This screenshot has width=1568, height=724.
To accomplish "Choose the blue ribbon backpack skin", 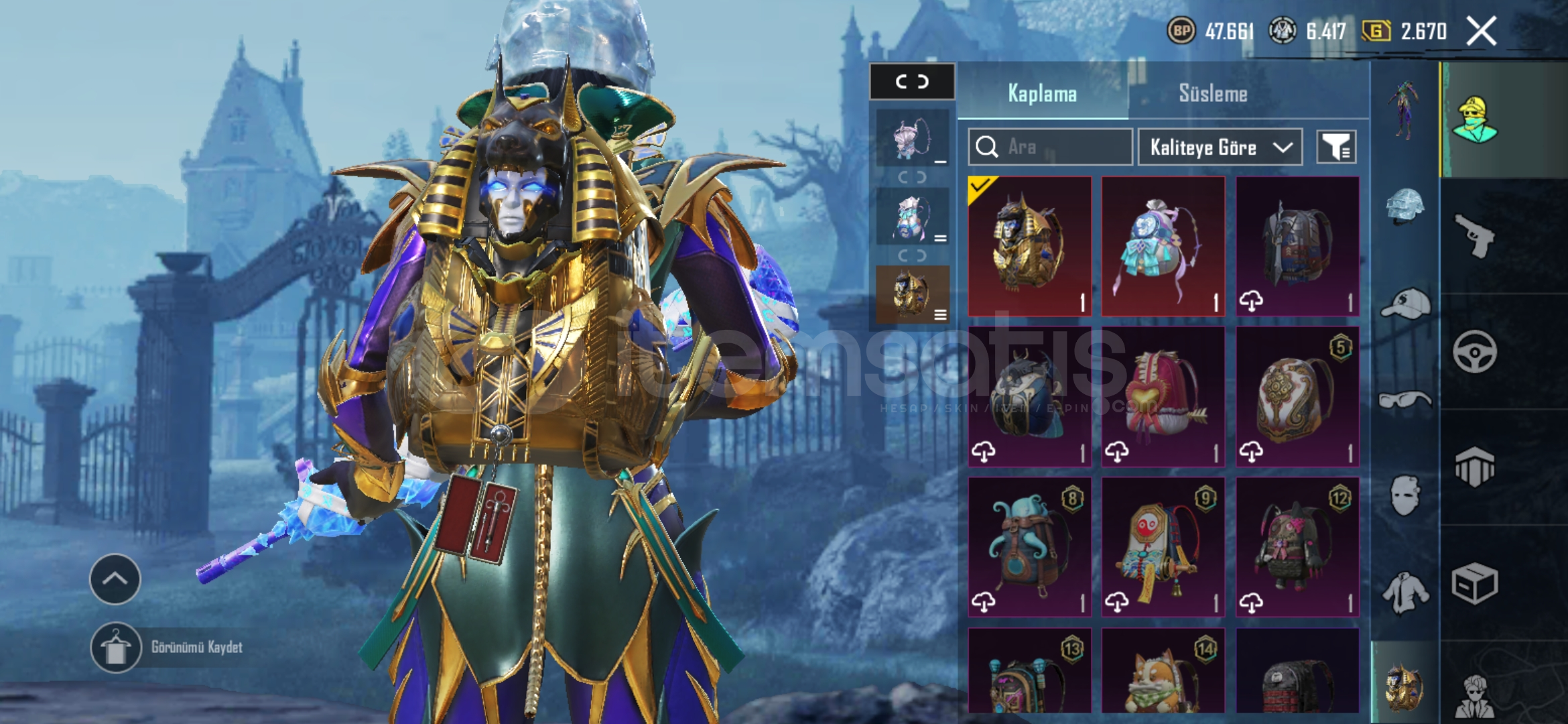I will (1163, 246).
